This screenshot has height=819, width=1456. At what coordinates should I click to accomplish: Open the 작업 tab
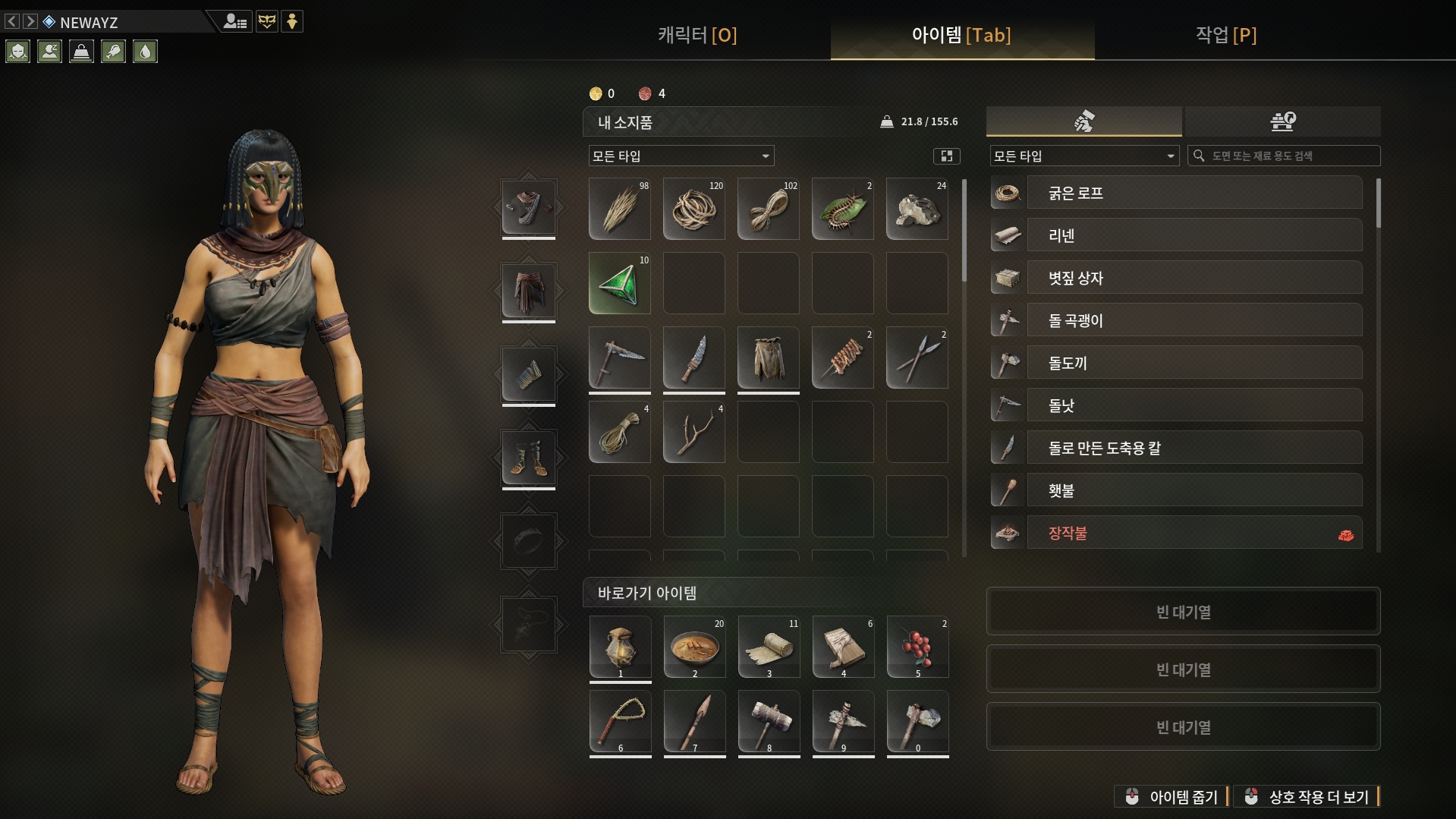click(x=1225, y=35)
